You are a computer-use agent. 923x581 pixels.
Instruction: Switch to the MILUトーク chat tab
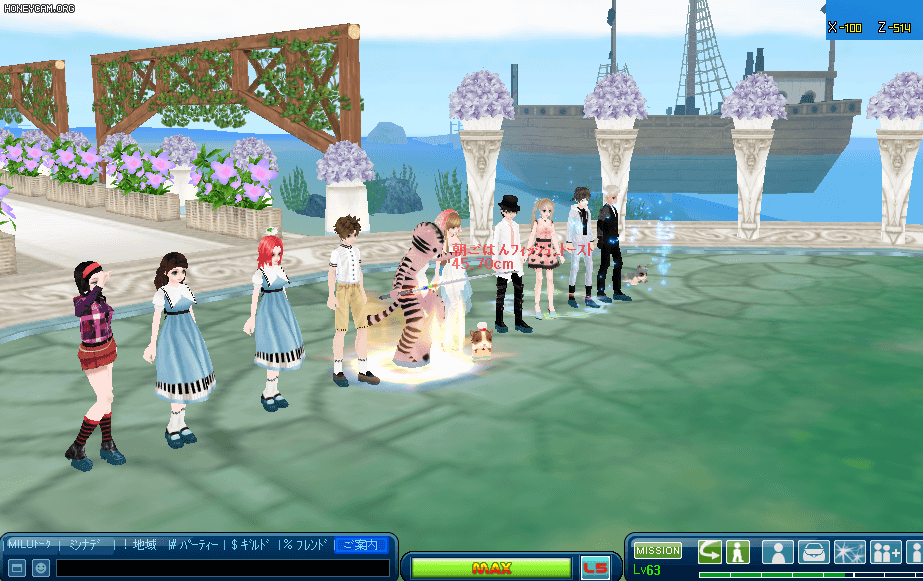tap(30, 545)
